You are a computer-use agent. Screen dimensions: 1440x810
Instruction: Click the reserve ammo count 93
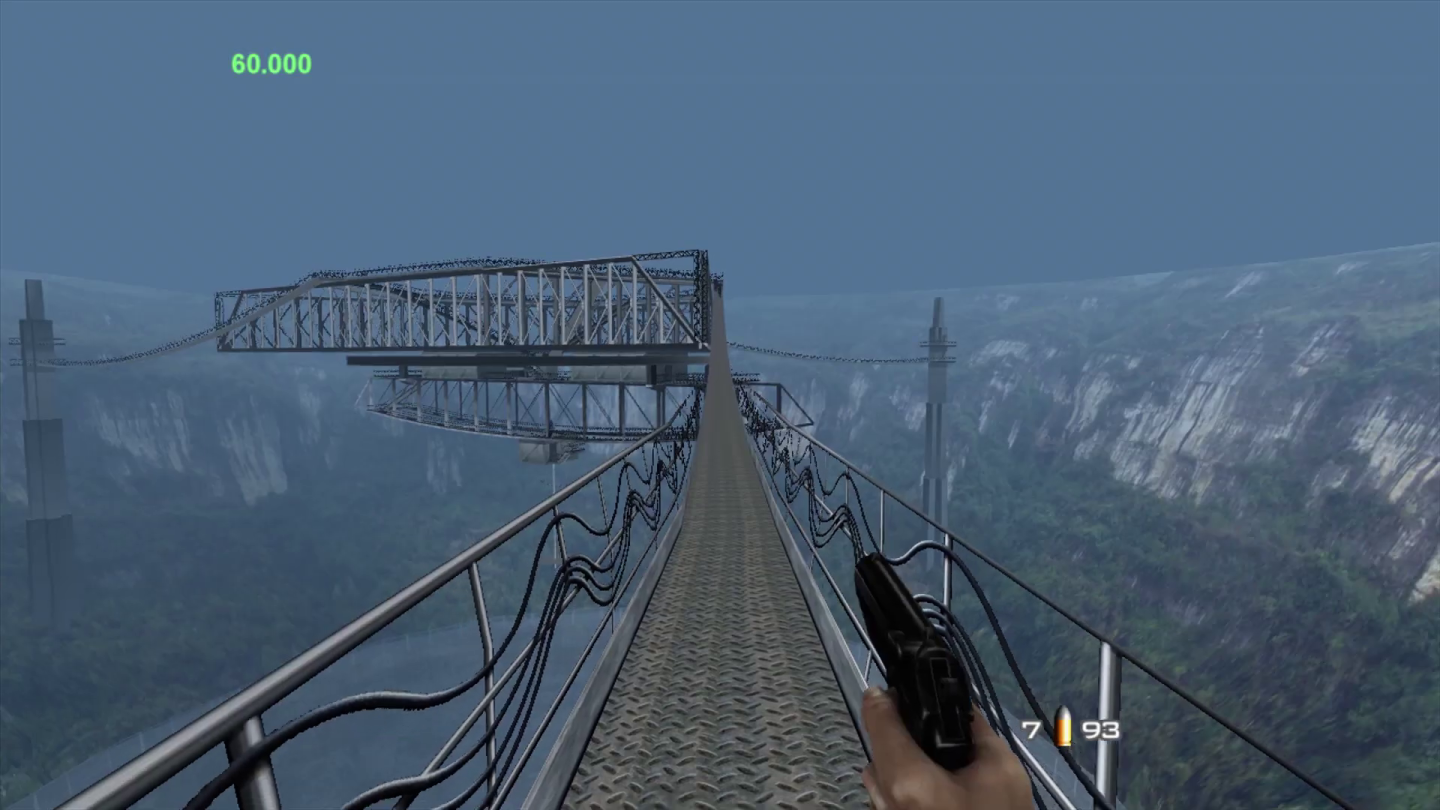[1100, 731]
